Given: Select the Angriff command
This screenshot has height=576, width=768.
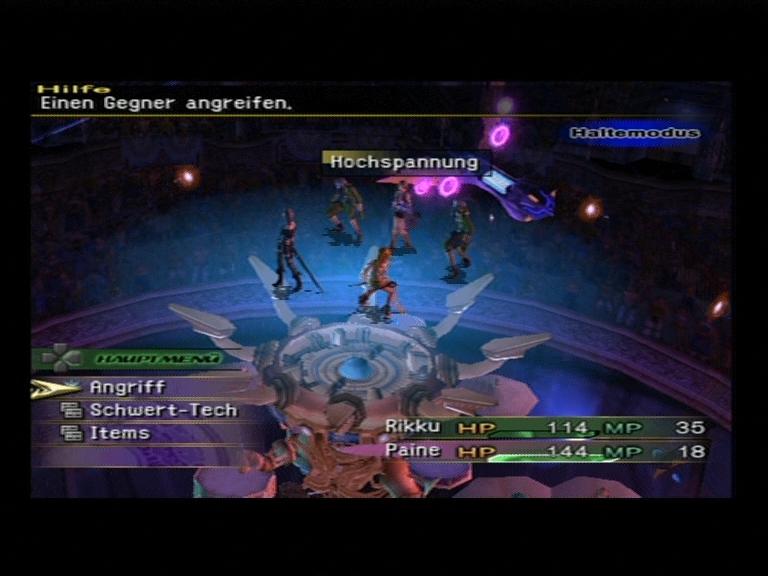Looking at the screenshot, I should tap(127, 387).
